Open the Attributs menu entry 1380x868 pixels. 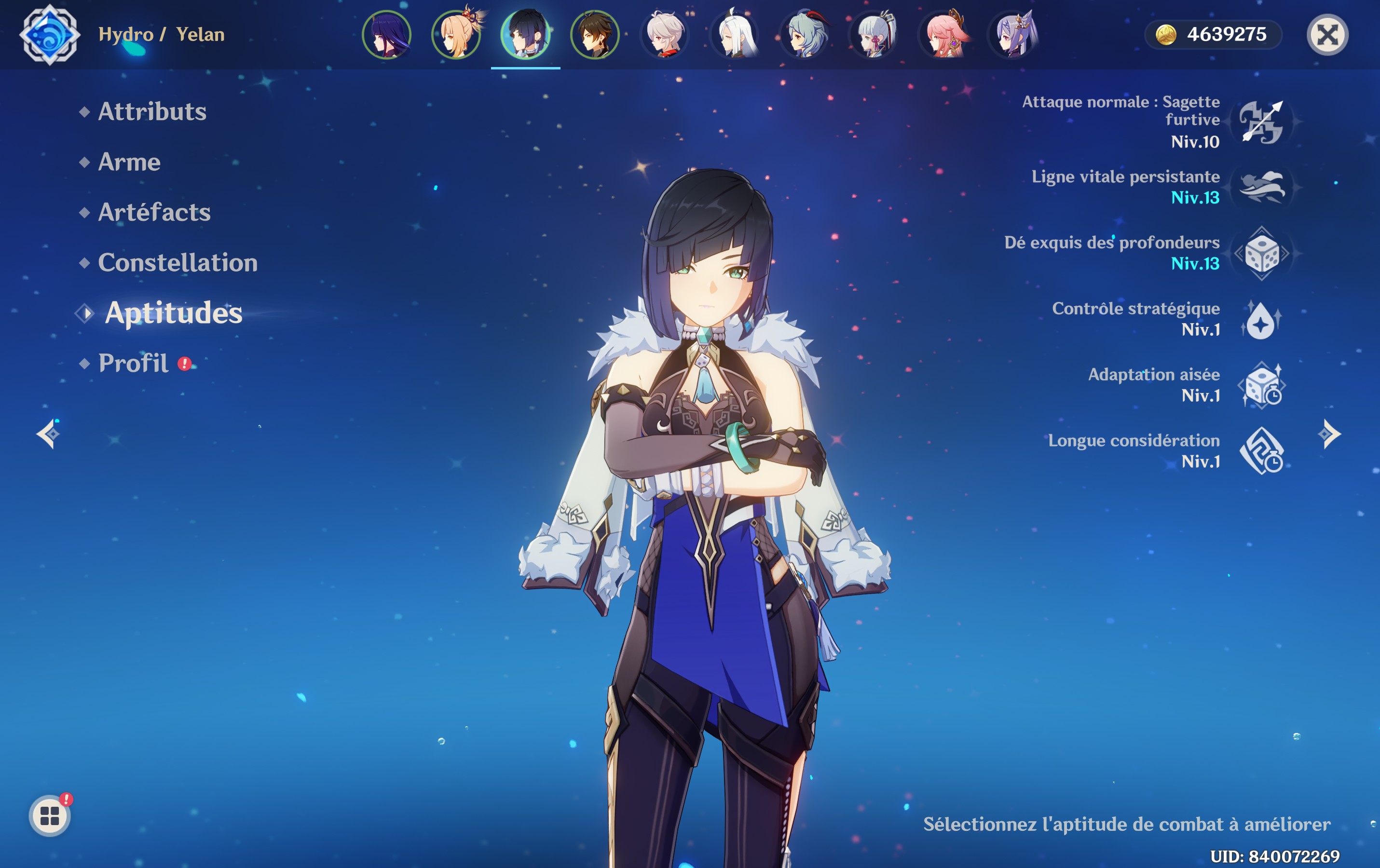coord(152,111)
